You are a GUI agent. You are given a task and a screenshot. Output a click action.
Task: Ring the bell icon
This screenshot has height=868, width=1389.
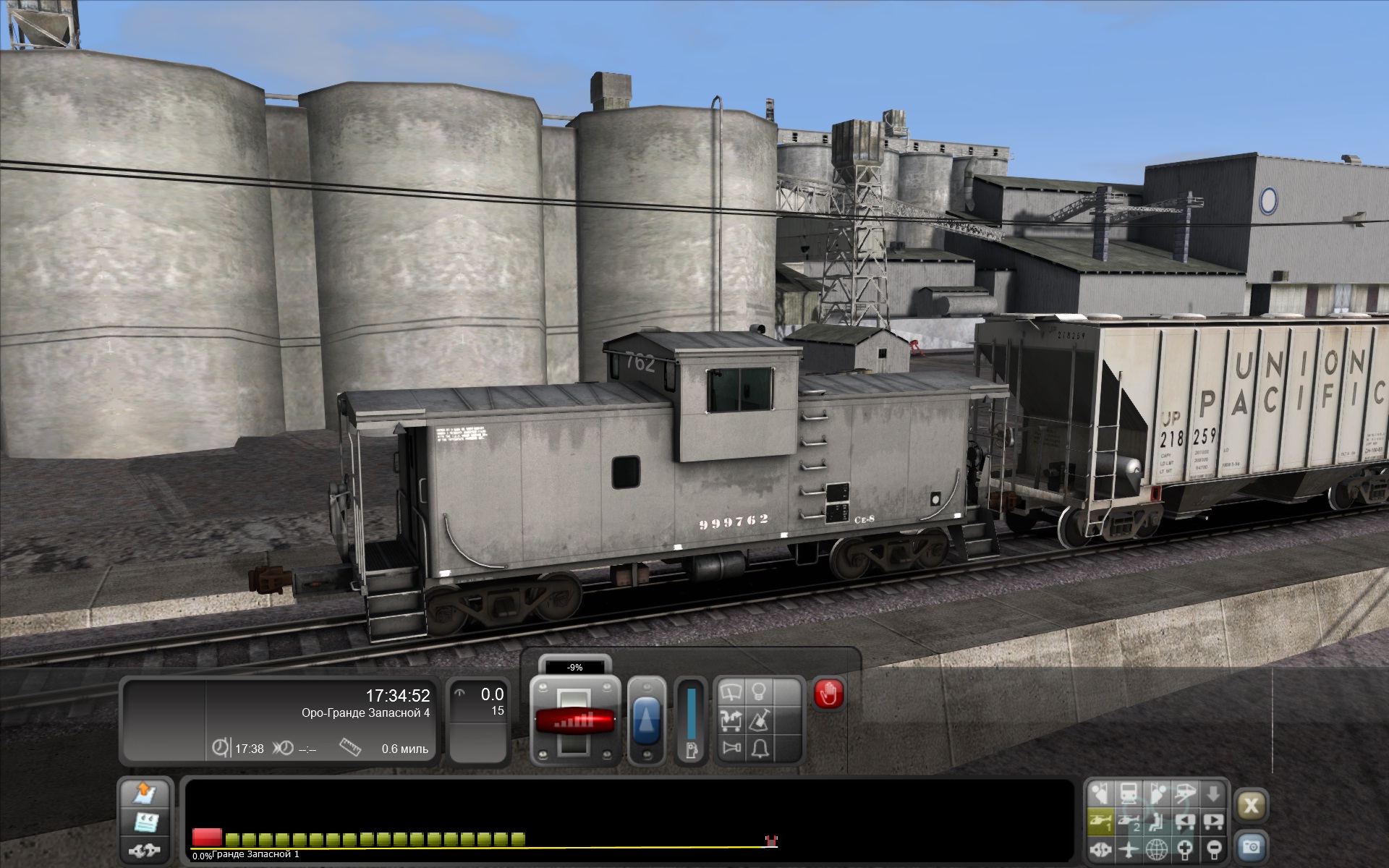coord(759,748)
